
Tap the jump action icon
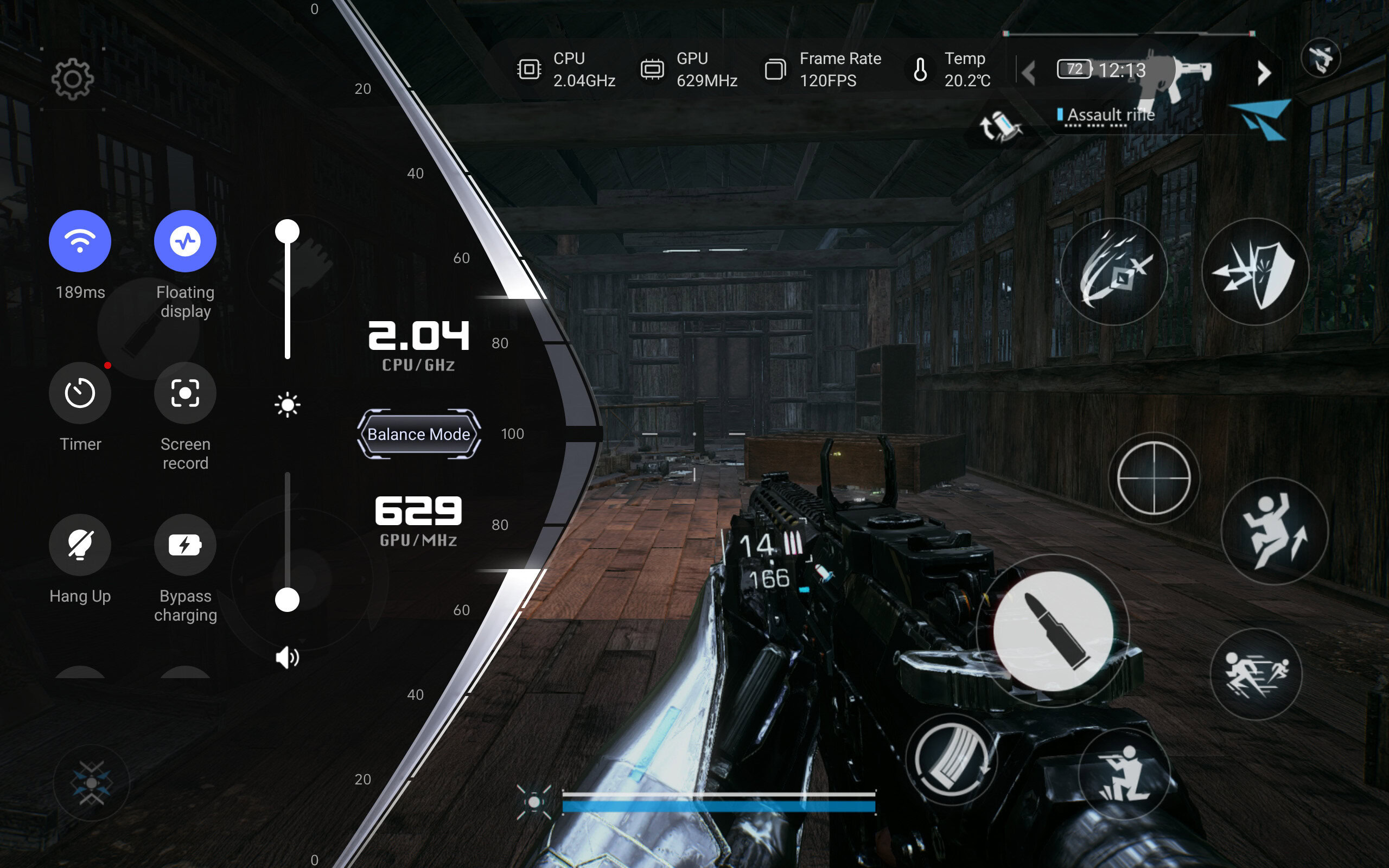(x=1273, y=531)
